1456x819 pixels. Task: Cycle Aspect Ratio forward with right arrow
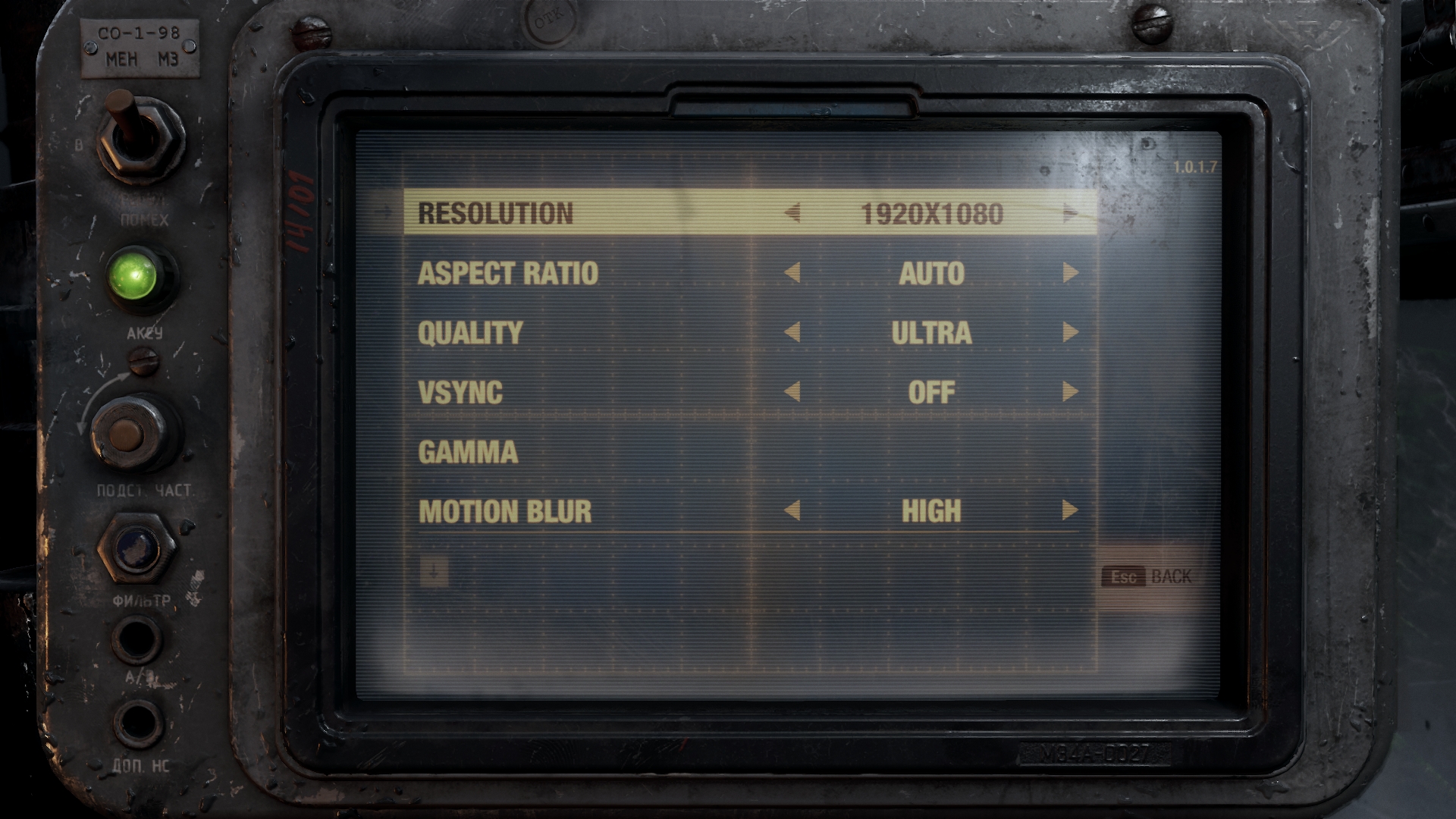pos(1070,273)
